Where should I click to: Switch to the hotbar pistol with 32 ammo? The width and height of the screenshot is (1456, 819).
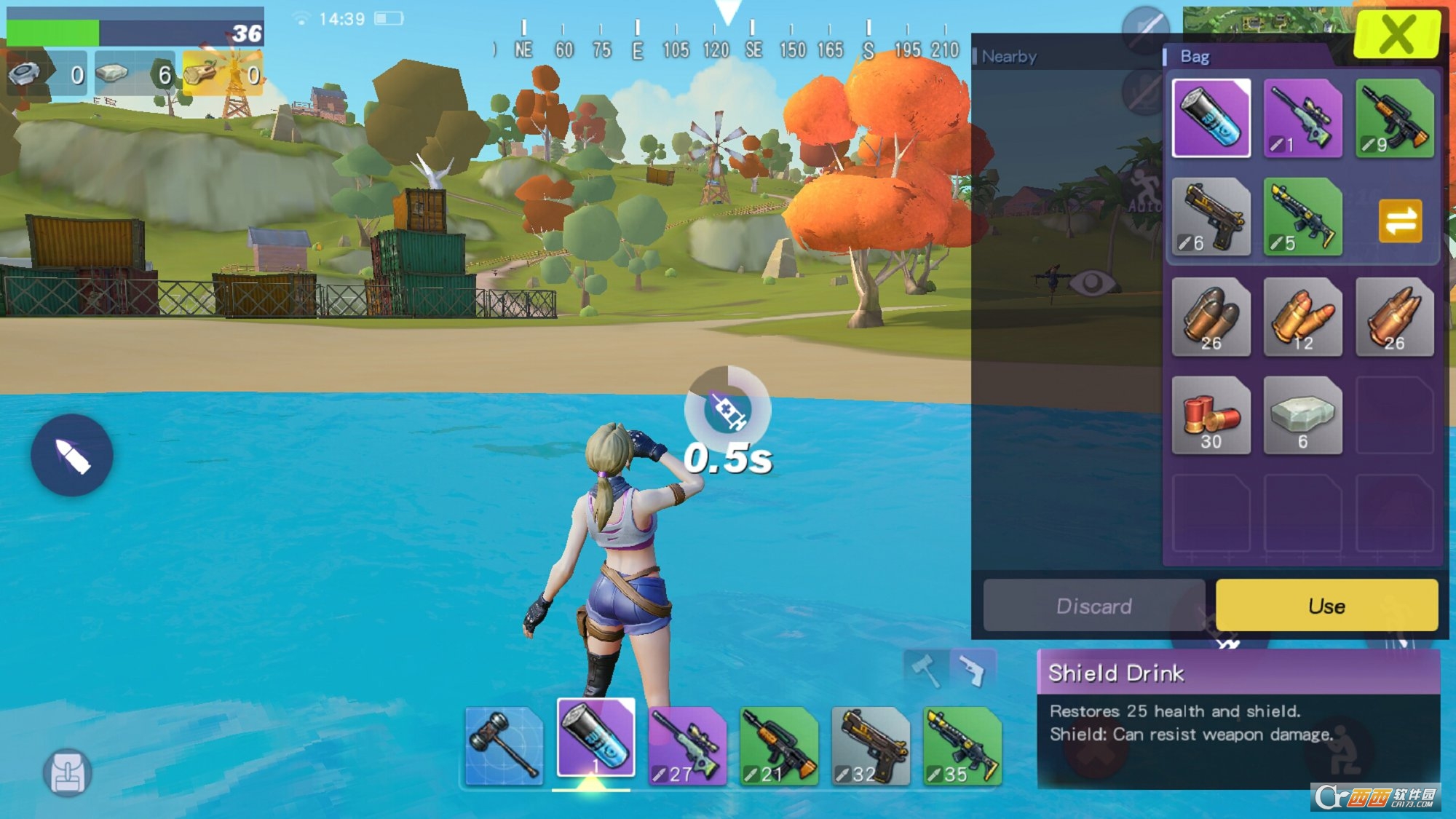[870, 745]
